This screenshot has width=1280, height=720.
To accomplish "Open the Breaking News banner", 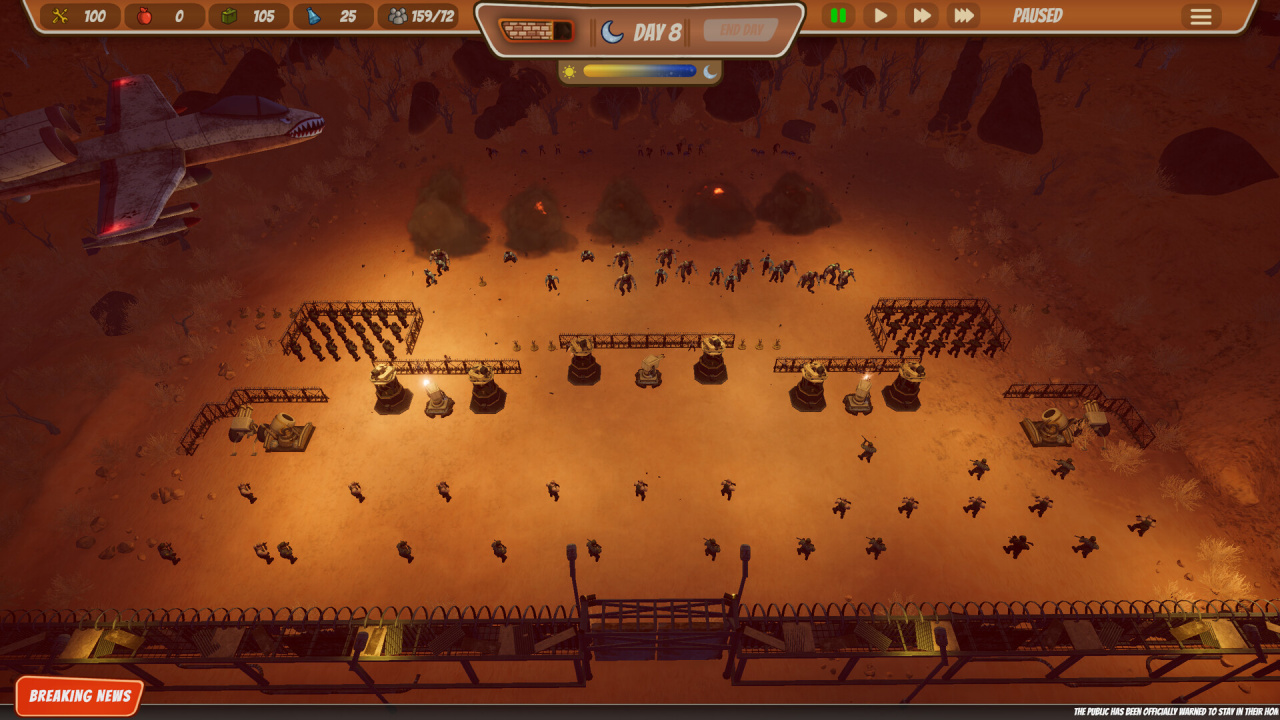I will (x=80, y=696).
